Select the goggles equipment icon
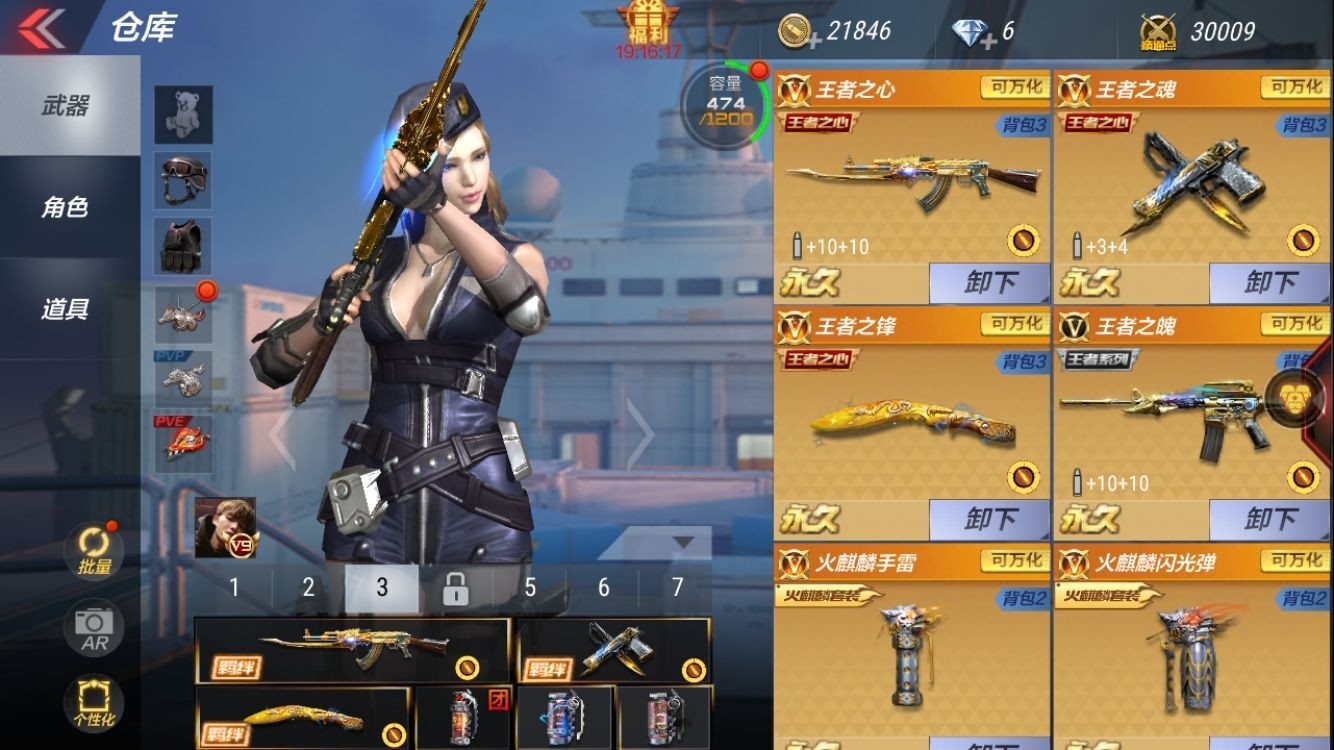Image resolution: width=1334 pixels, height=750 pixels. coord(182,180)
